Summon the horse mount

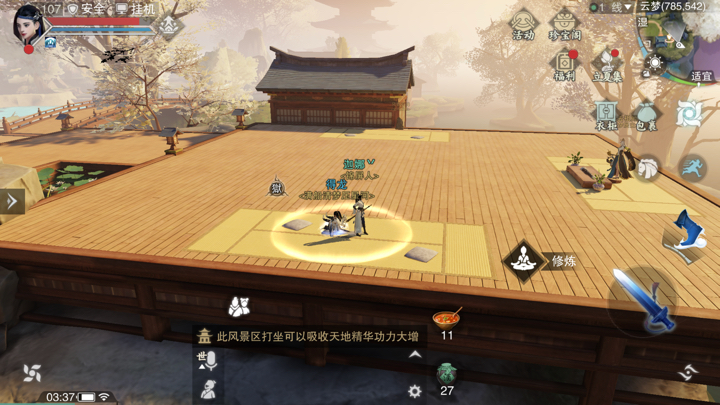(x=648, y=169)
